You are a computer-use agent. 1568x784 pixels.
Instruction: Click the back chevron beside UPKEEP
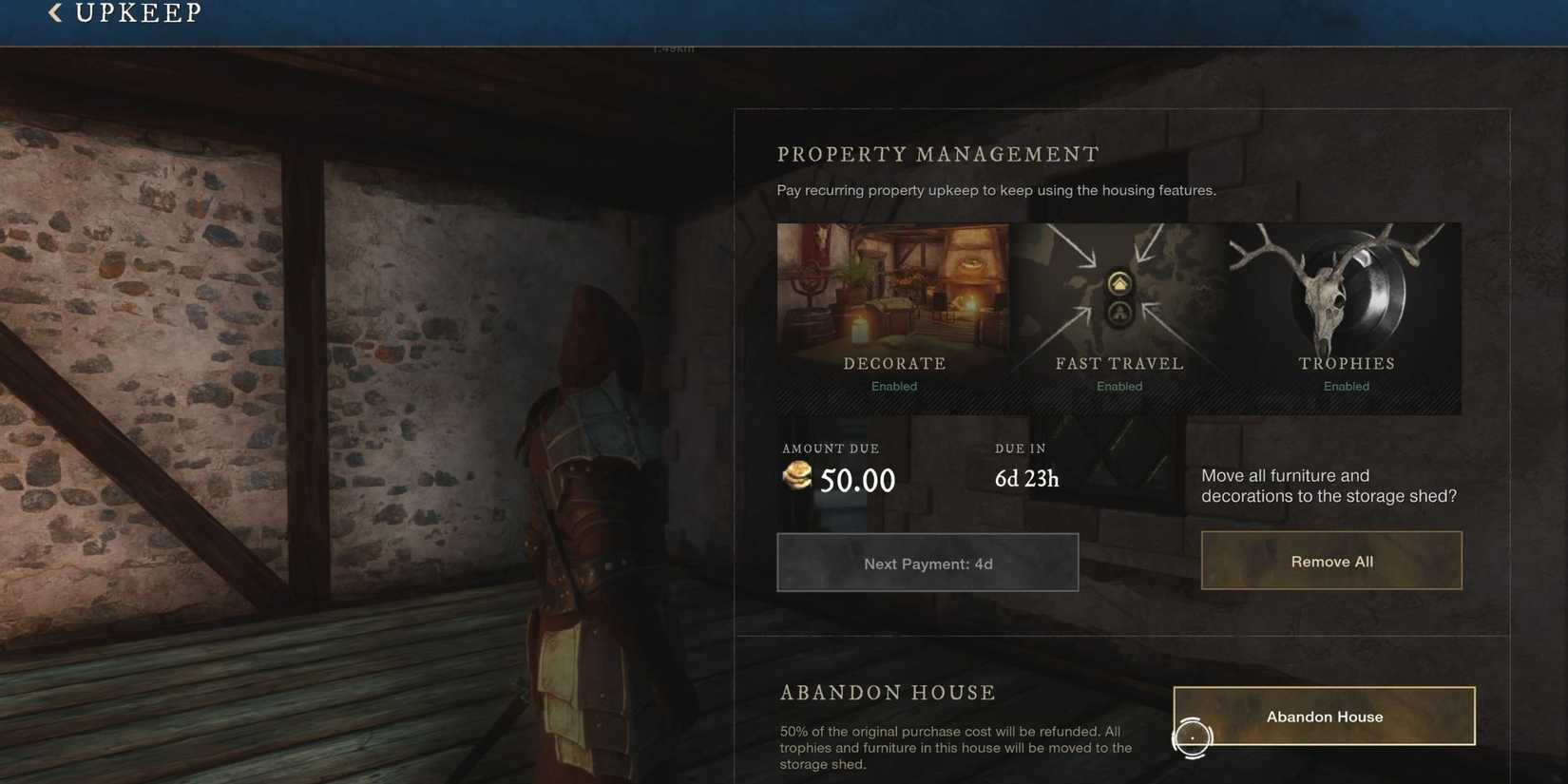(x=52, y=12)
